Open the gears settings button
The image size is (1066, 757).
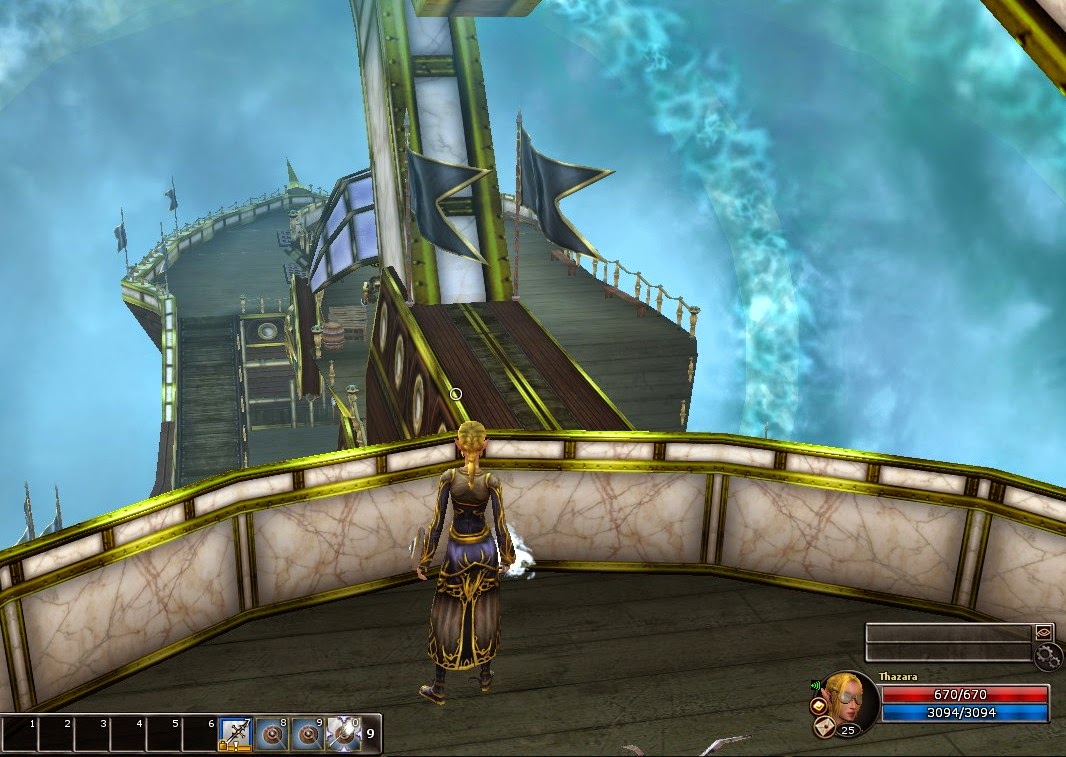click(1047, 656)
